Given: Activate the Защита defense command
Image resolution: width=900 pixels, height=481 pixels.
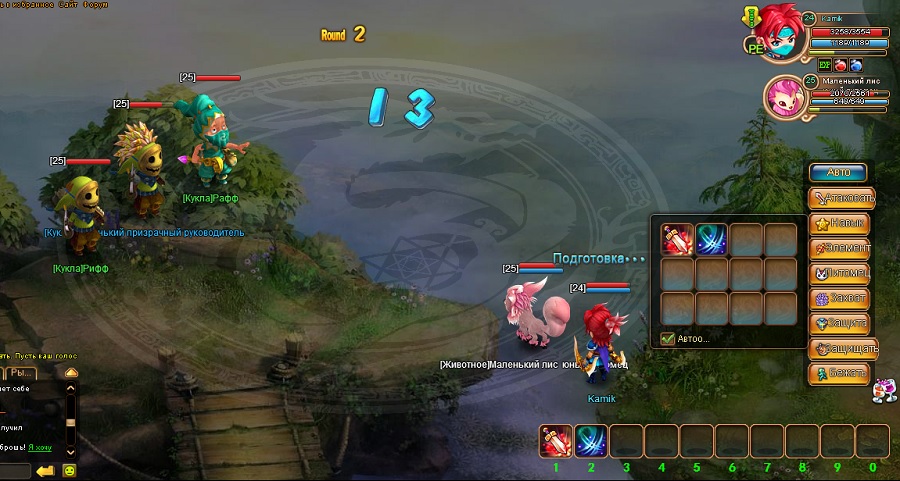Looking at the screenshot, I should click(841, 323).
